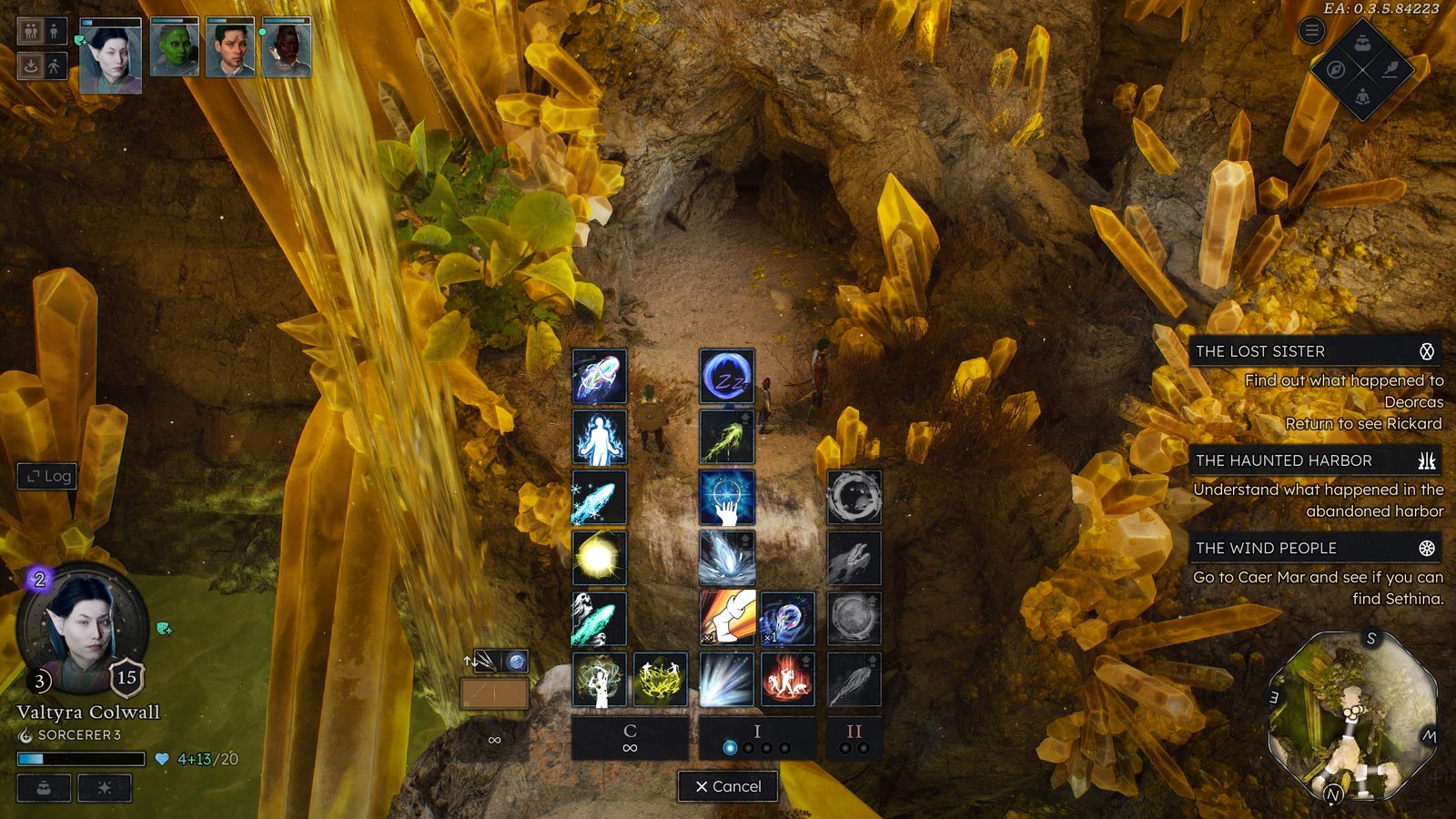Open The Lost Sister quest tracker entry
Image resolution: width=1456 pixels, height=819 pixels.
pyautogui.click(x=1314, y=351)
